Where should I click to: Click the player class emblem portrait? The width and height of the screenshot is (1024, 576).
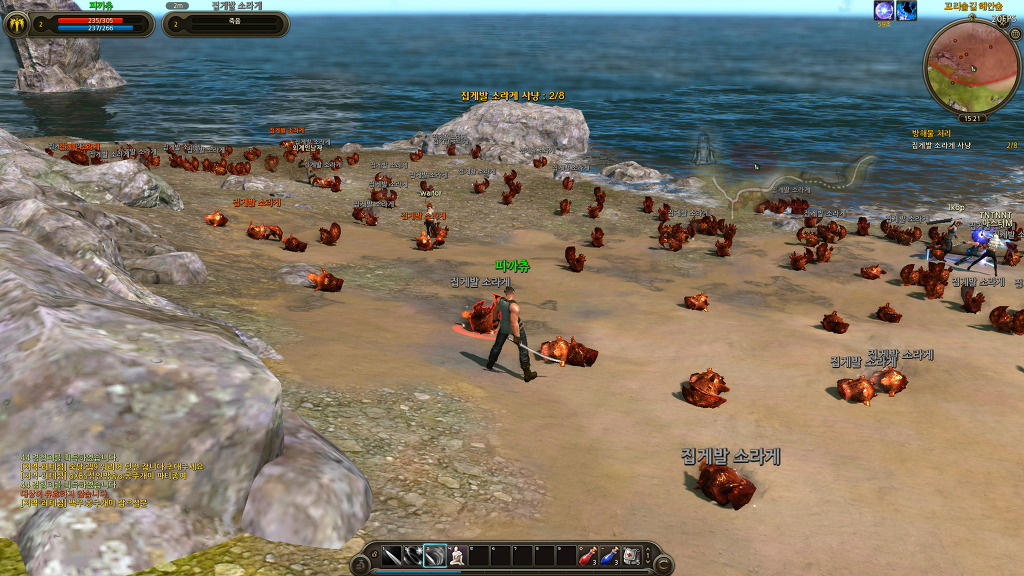[x=16, y=24]
